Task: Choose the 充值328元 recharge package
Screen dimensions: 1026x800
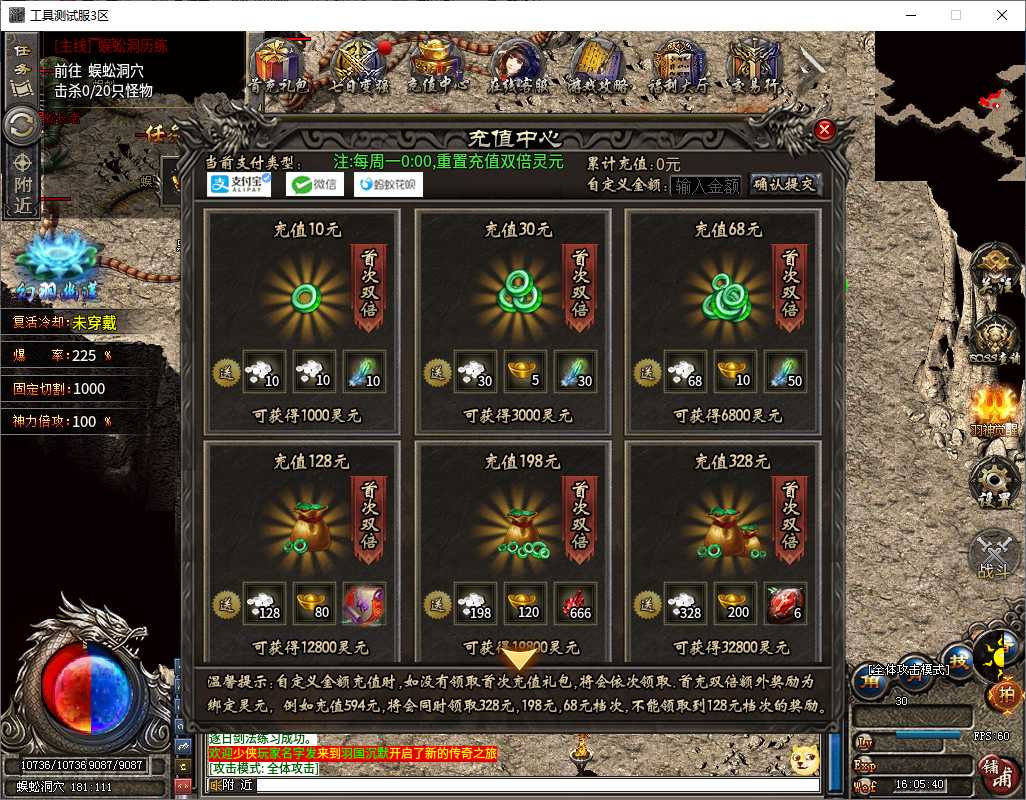Action: [723, 550]
